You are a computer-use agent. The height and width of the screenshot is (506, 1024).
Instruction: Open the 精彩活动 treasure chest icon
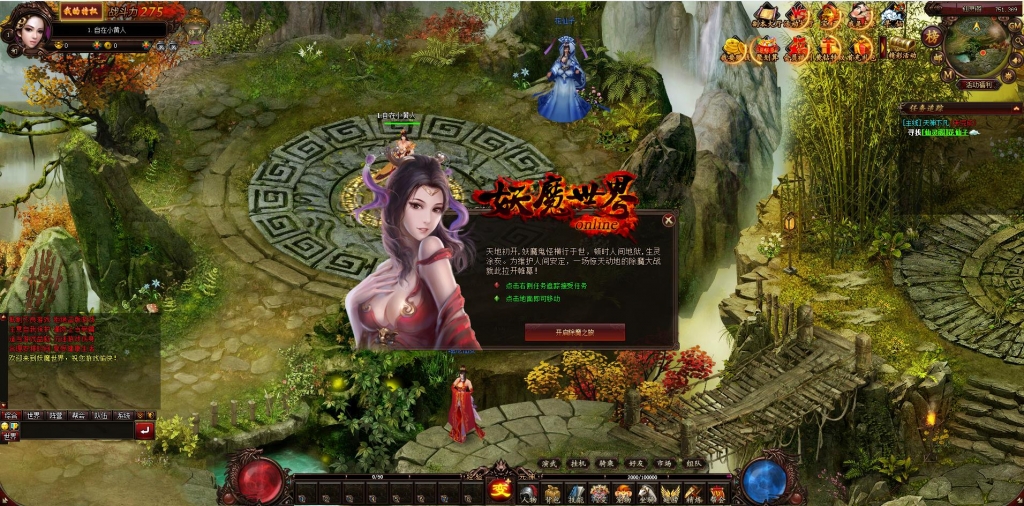coord(900,48)
